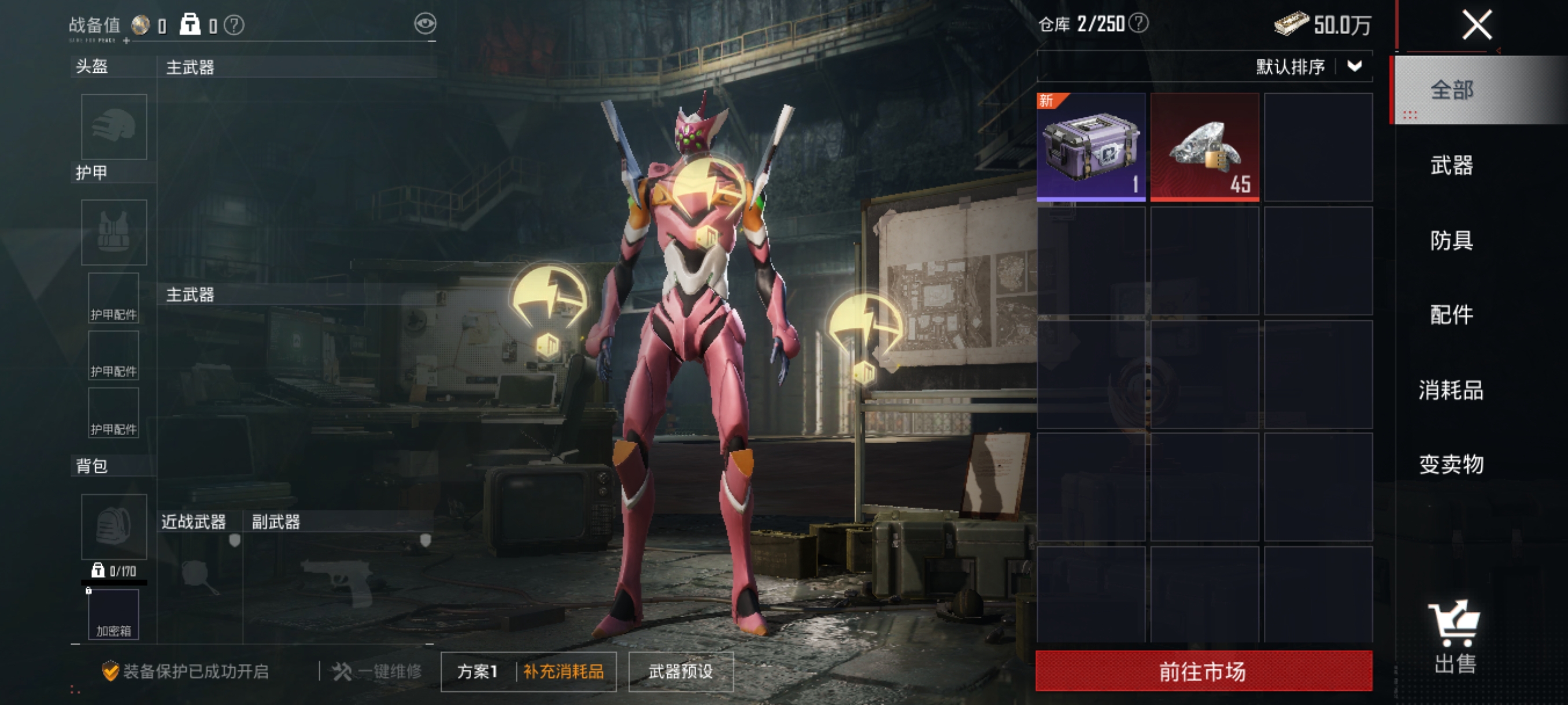Close the warehouse screen with the X
Screen dimensions: 1568x705
click(1477, 25)
